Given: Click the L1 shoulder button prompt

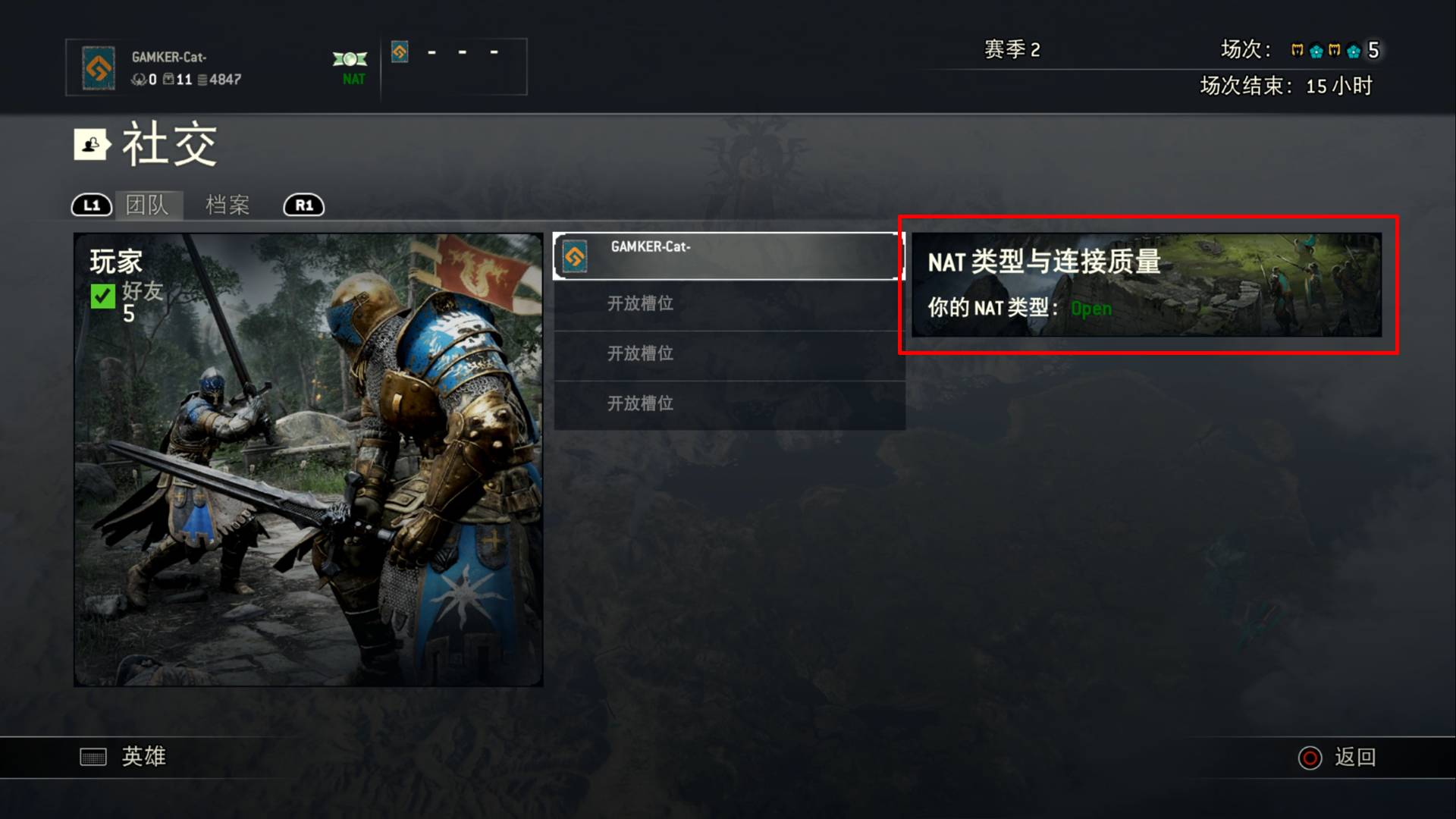Looking at the screenshot, I should [91, 205].
